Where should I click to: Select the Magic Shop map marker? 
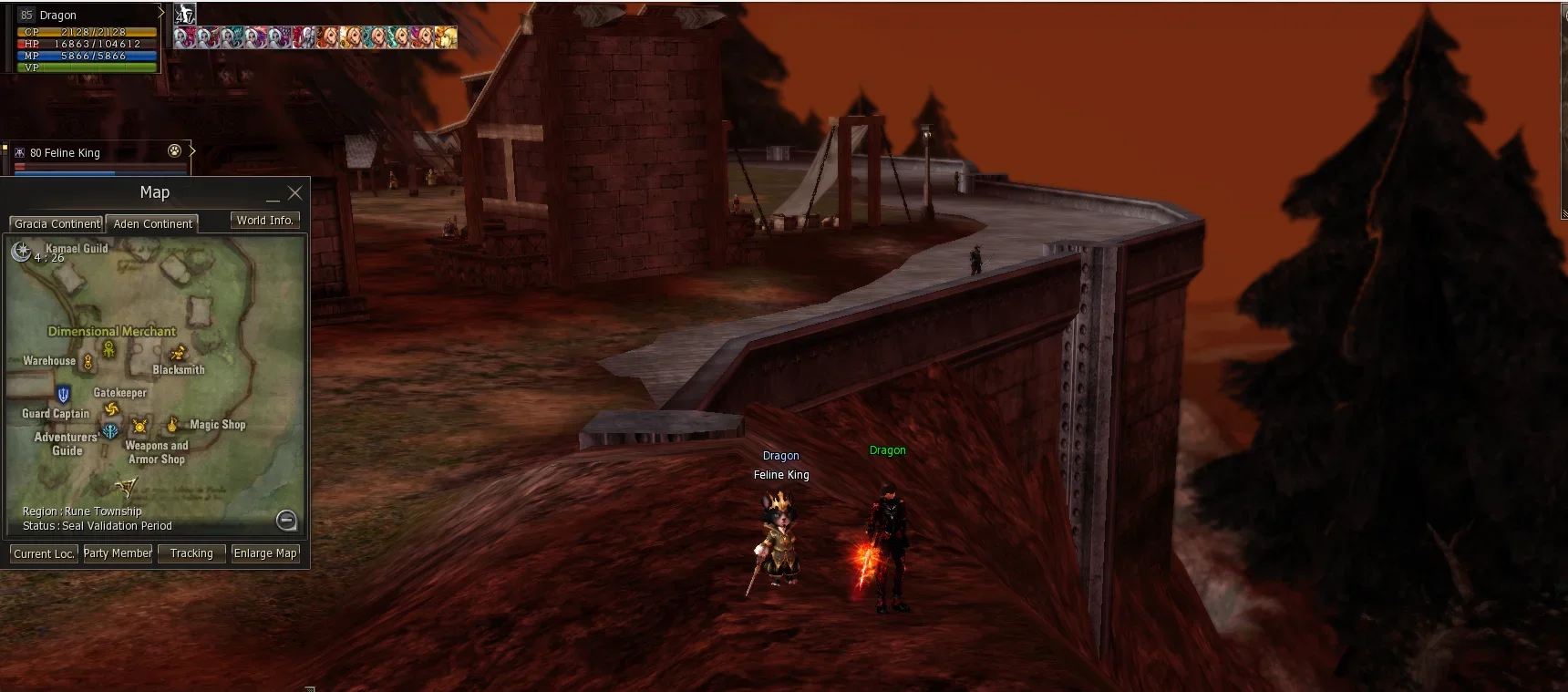(172, 425)
